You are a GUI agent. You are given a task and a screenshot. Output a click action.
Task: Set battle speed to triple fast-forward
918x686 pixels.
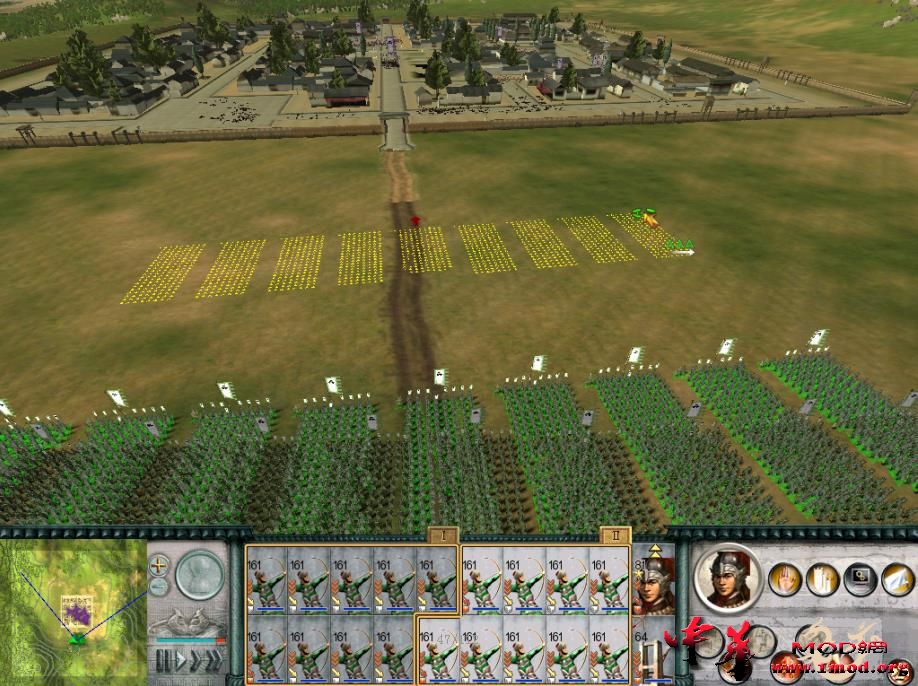click(x=214, y=661)
